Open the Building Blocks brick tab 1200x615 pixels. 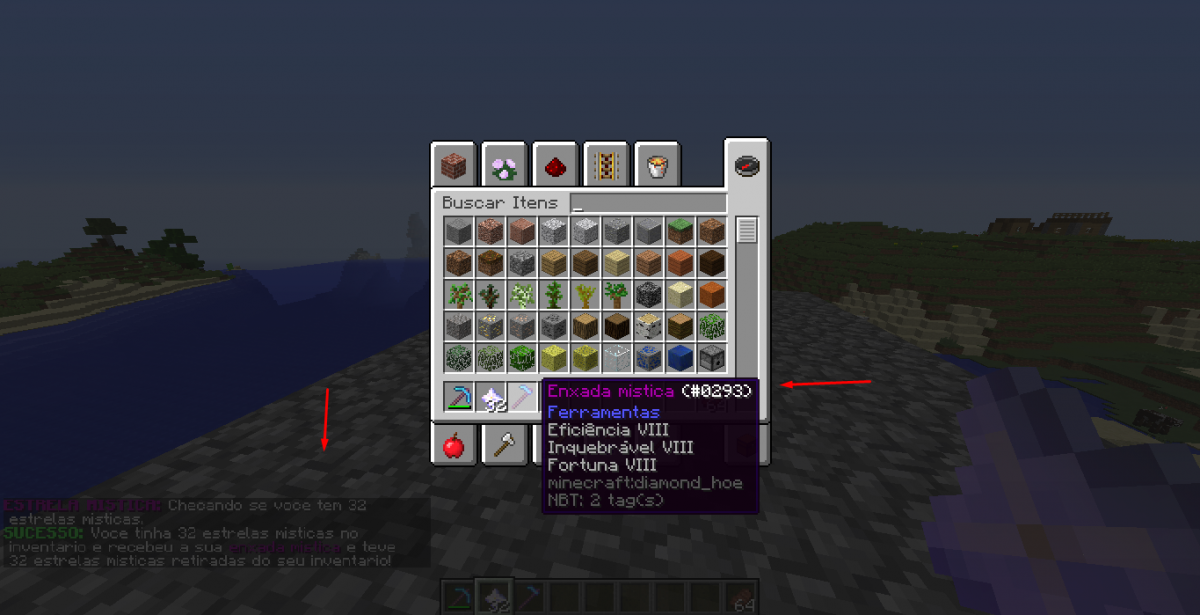coord(453,165)
